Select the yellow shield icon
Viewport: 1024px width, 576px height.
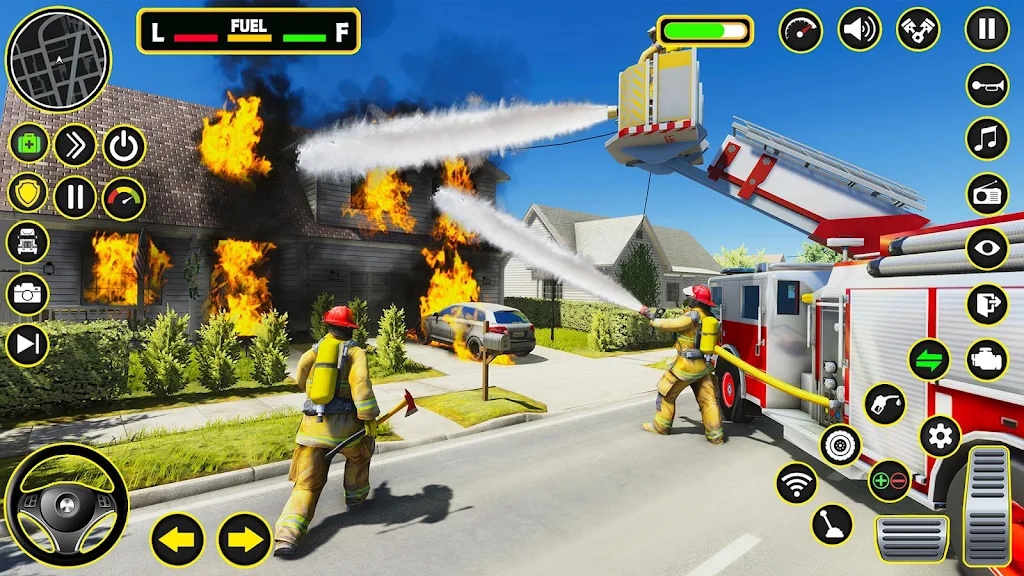28,193
